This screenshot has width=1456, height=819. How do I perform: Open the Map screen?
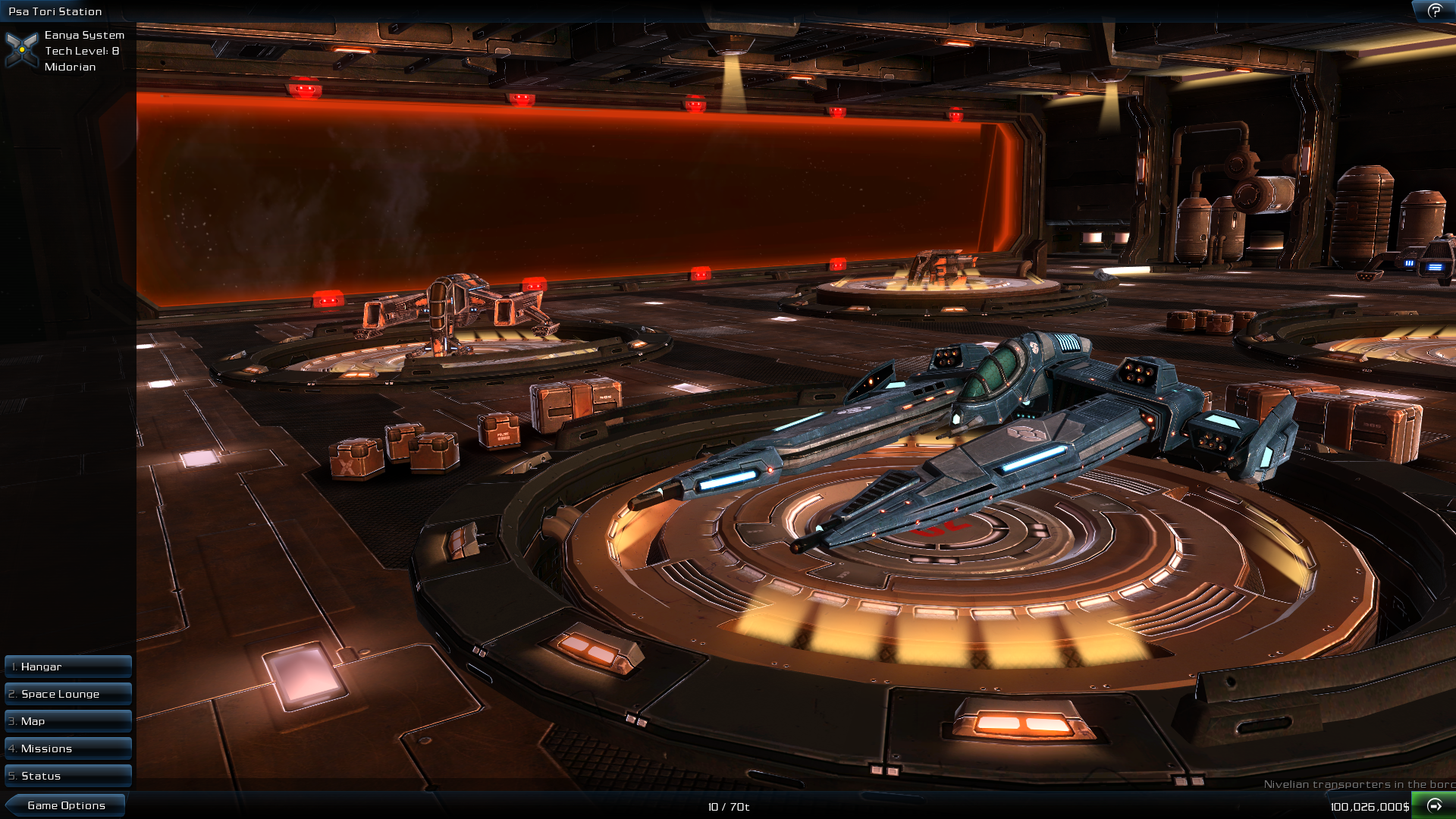click(x=67, y=720)
